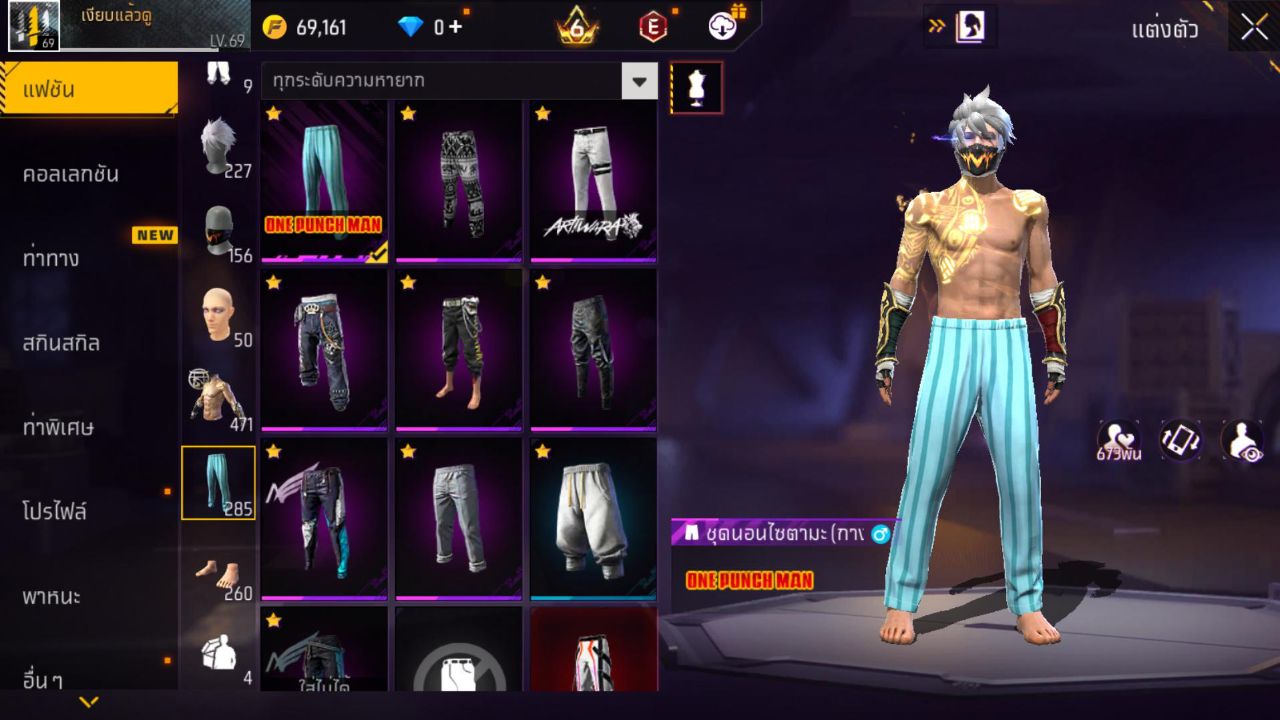
Task: Open the พาหนะ vehicles tab
Action: pos(52,597)
